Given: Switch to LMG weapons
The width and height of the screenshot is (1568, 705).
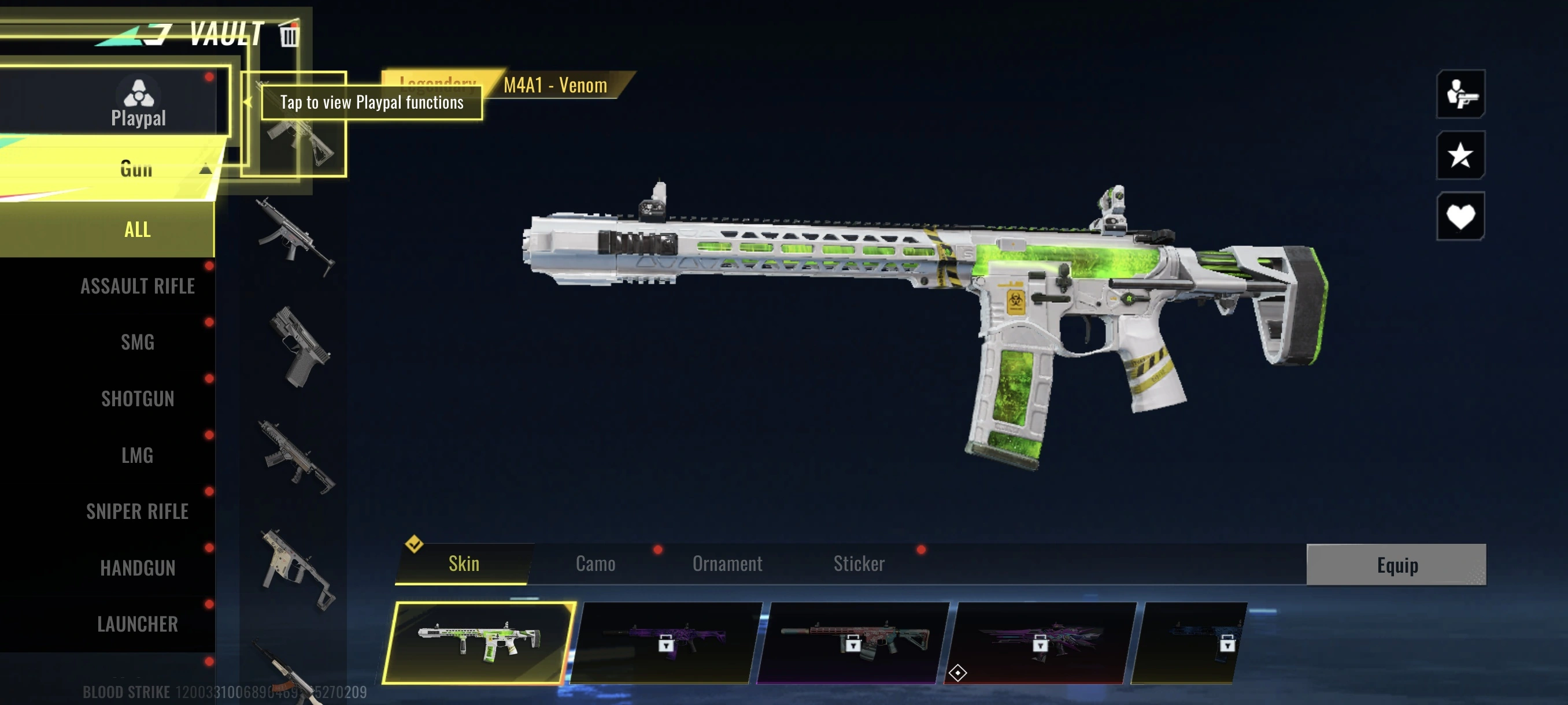Looking at the screenshot, I should (x=138, y=455).
